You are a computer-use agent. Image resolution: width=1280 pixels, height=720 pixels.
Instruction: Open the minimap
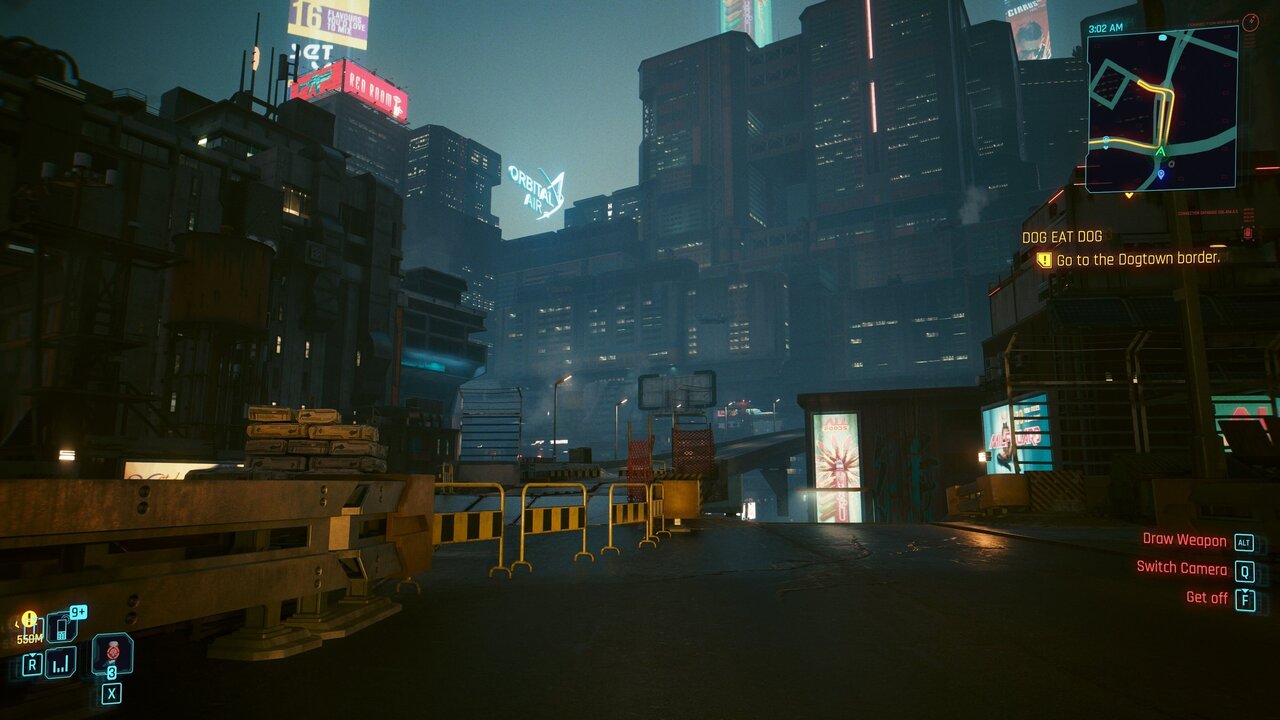[x=1162, y=108]
